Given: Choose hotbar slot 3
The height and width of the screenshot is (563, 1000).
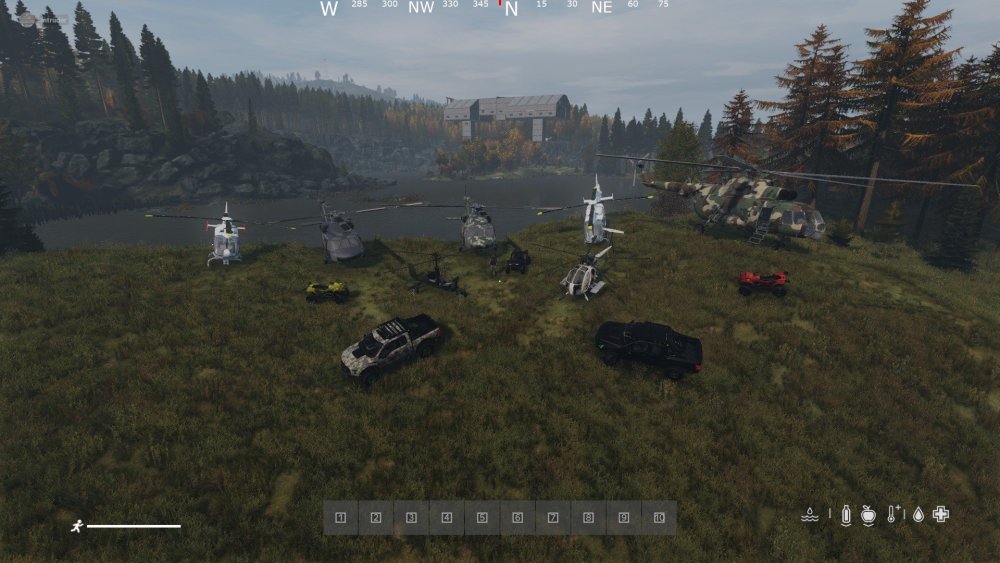Looking at the screenshot, I should pos(411,518).
